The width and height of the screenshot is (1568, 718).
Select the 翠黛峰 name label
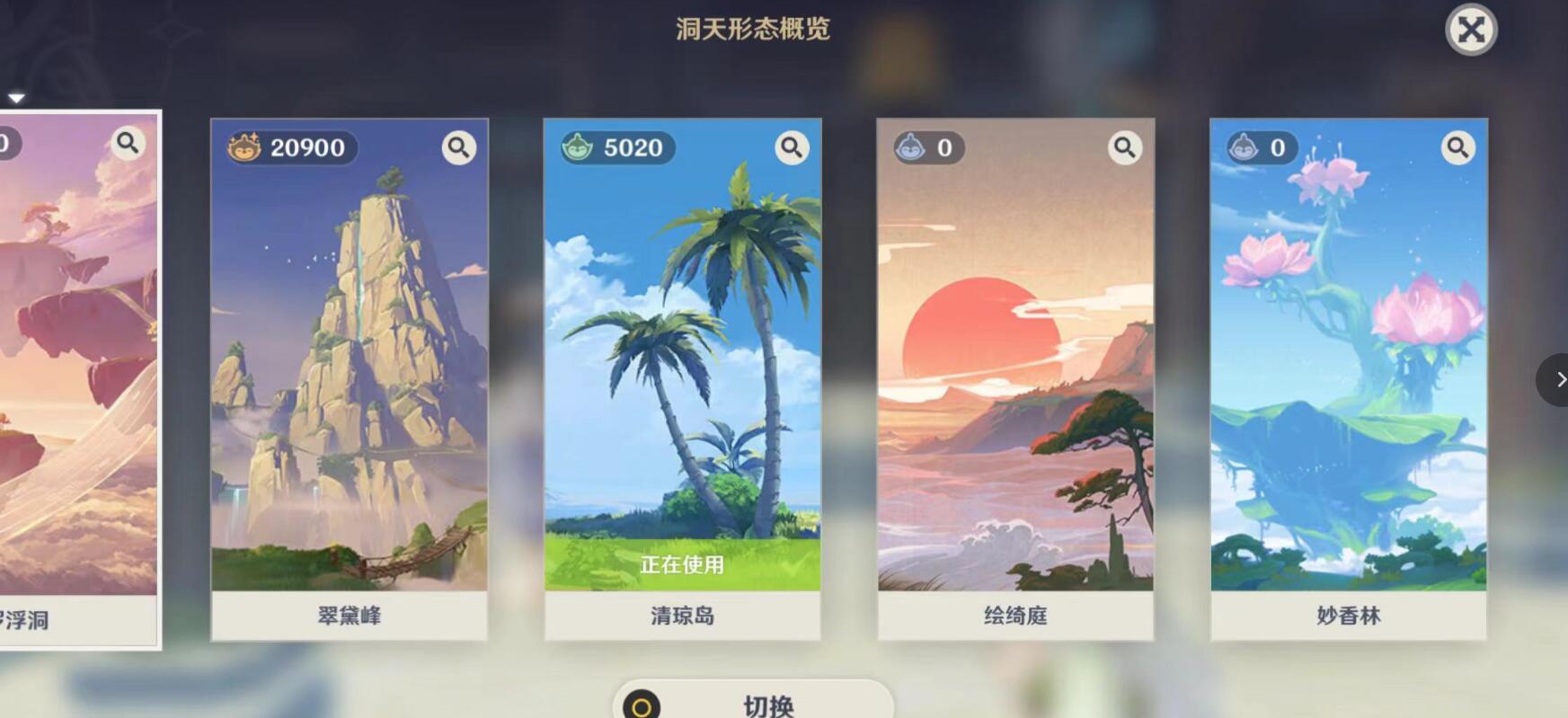click(349, 618)
